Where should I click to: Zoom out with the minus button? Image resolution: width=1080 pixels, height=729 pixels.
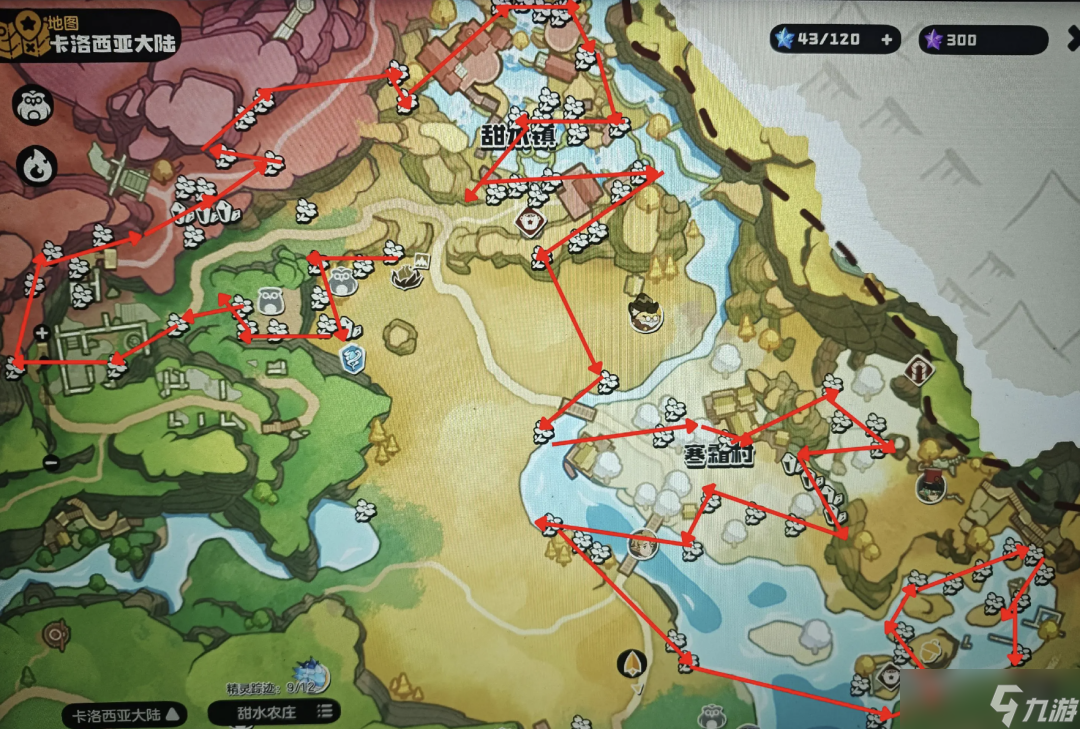click(51, 462)
